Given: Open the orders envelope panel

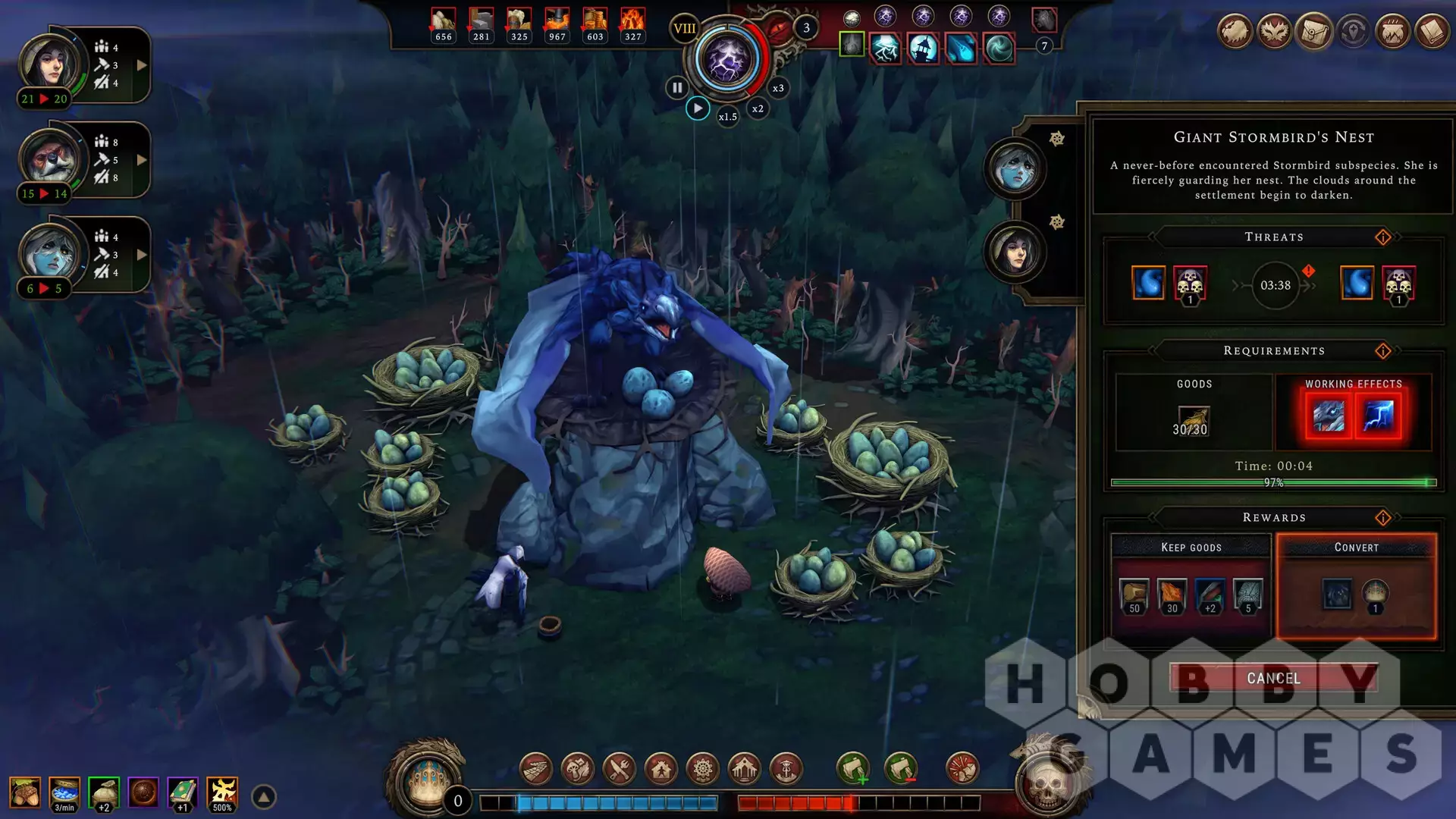Looking at the screenshot, I should 1314,32.
